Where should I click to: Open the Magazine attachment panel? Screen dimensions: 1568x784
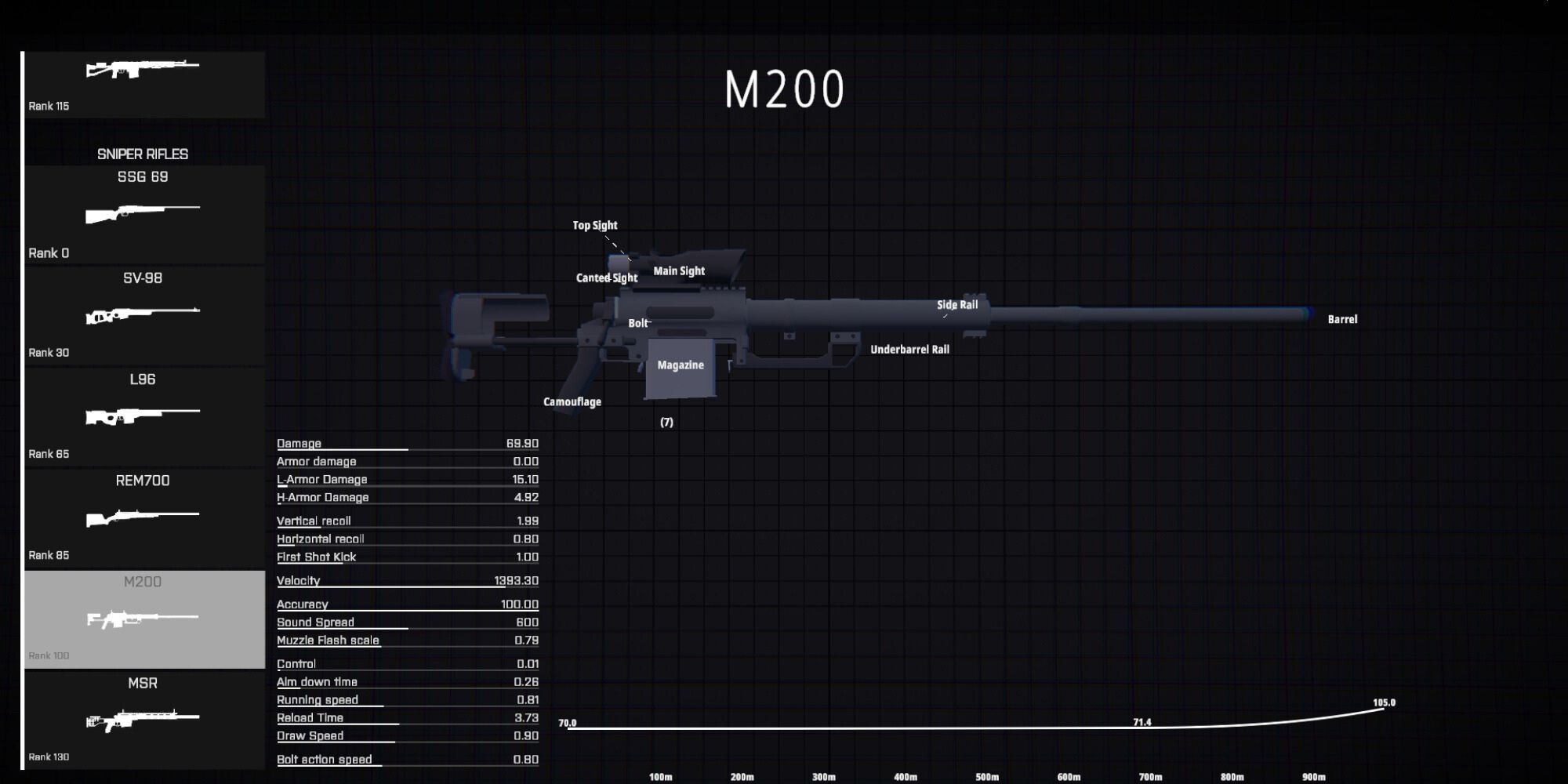click(x=679, y=365)
